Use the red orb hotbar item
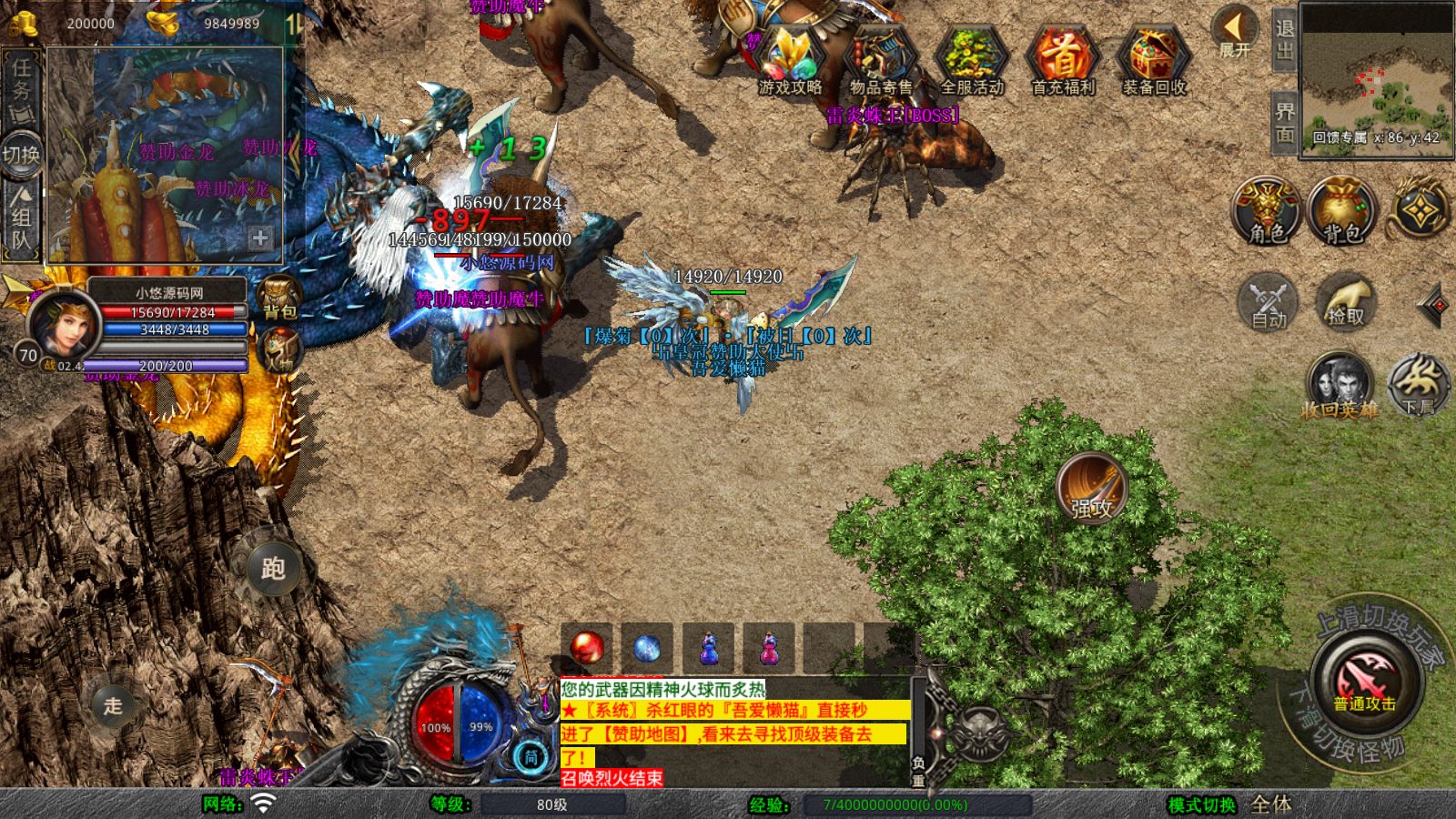 (x=587, y=648)
